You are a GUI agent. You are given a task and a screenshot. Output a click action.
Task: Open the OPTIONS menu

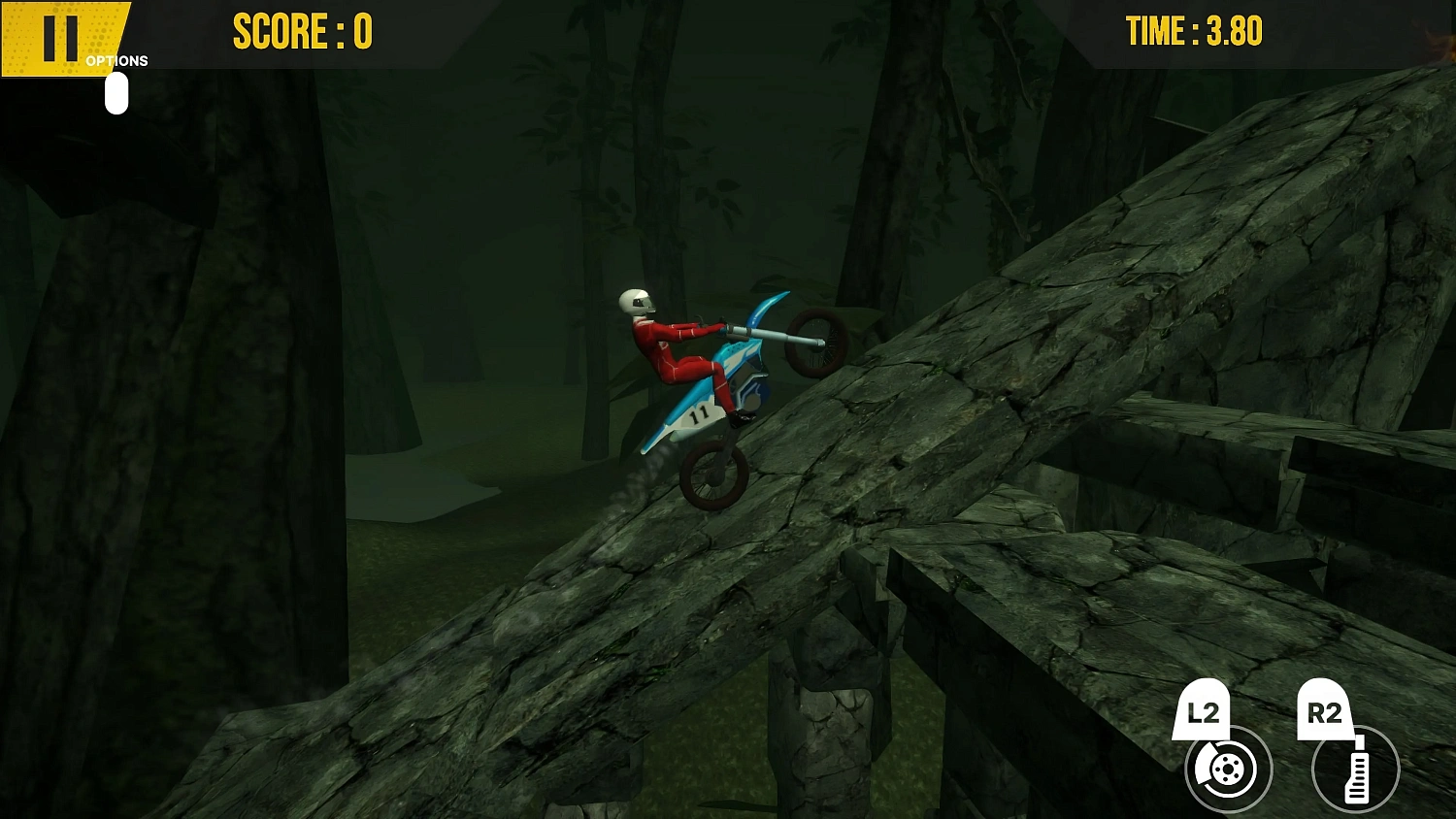click(116, 60)
